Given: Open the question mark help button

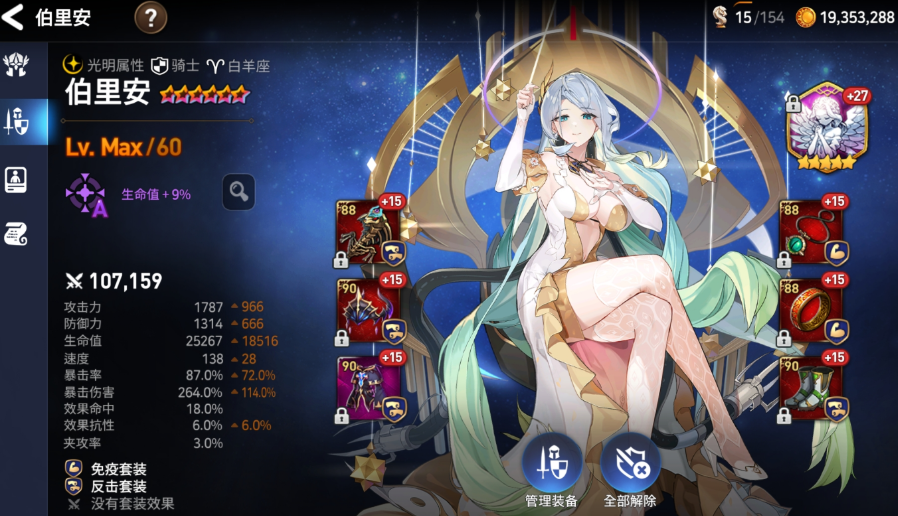Looking at the screenshot, I should tap(150, 17).
